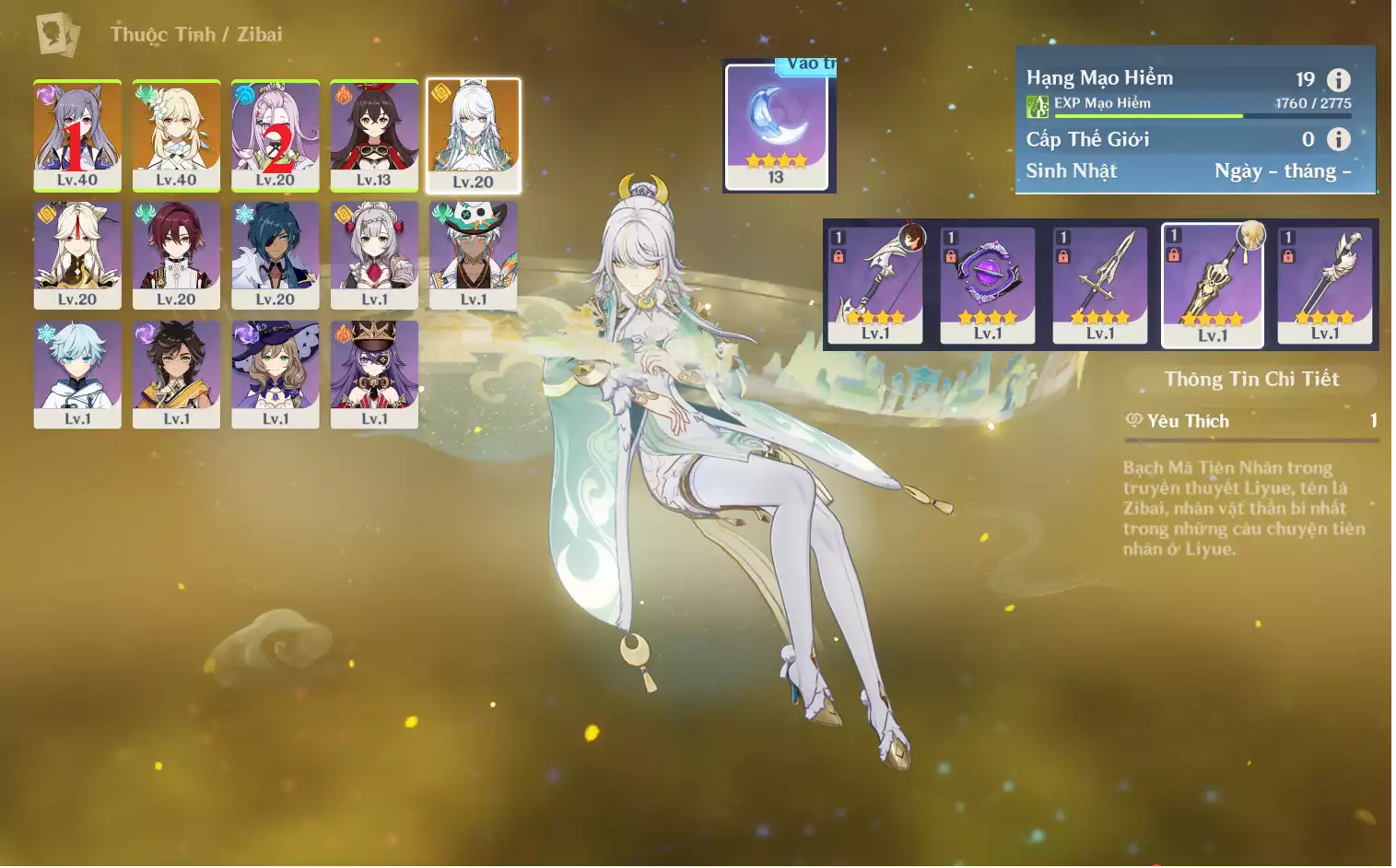Pick Lisa's witch-hat character card
Image resolution: width=1396 pixels, height=868 pixels.
tap(276, 374)
